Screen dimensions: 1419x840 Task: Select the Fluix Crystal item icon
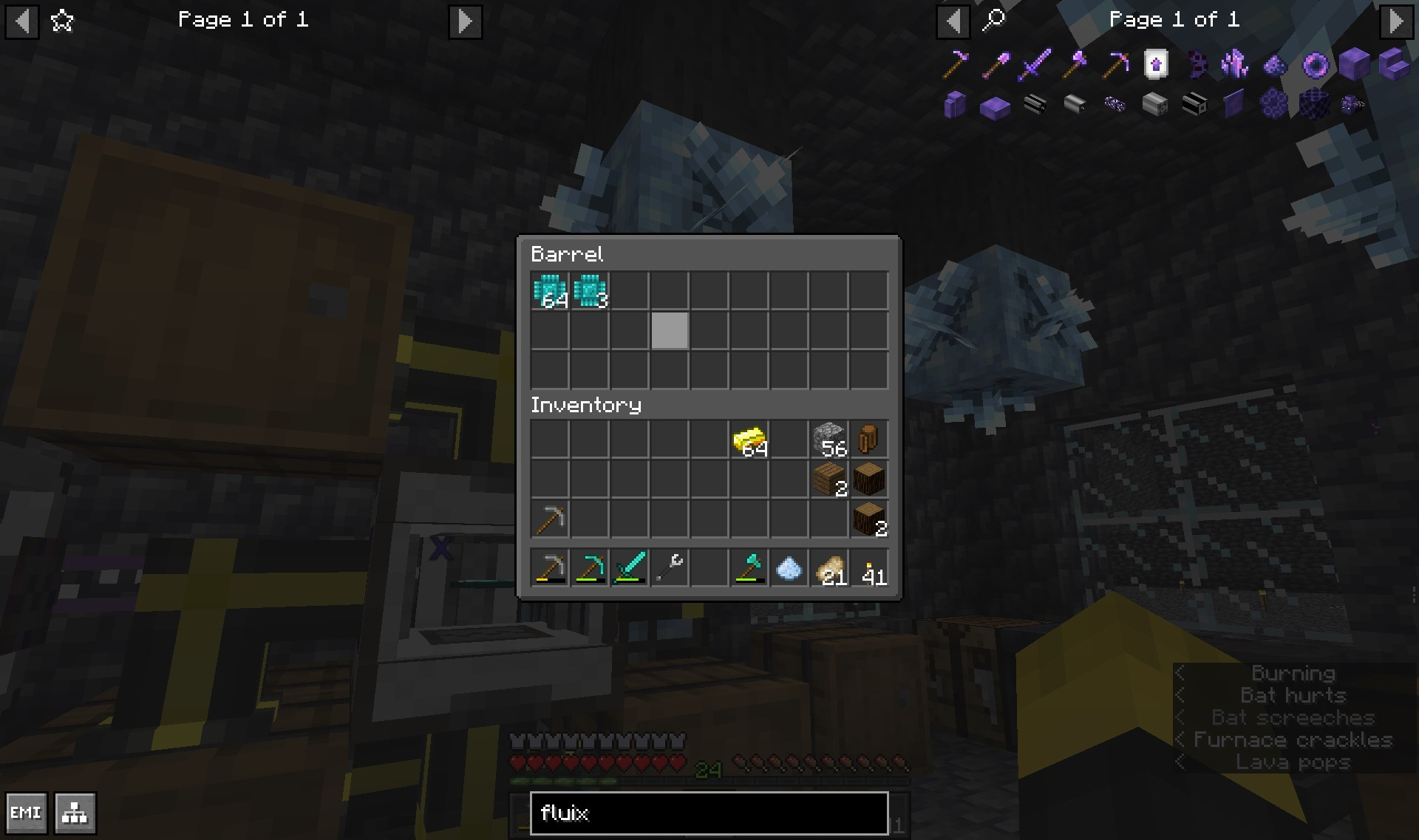[1236, 65]
